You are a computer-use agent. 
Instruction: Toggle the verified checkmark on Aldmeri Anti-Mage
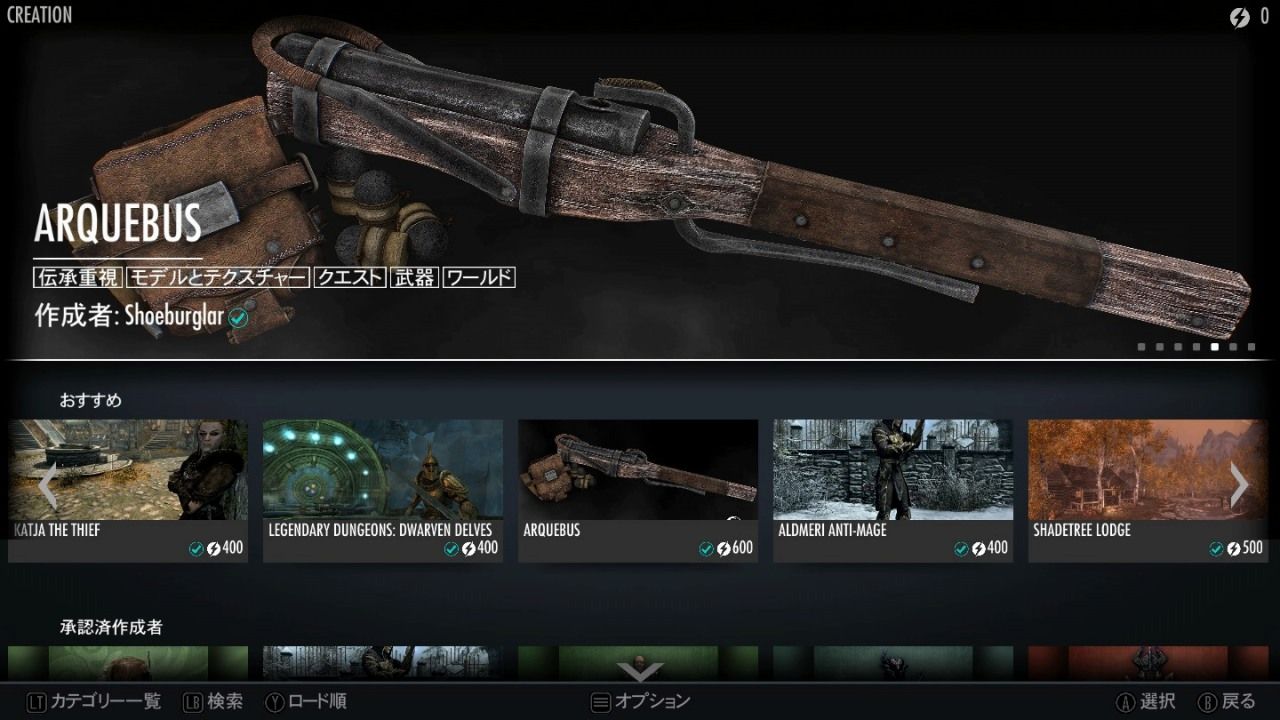click(959, 549)
